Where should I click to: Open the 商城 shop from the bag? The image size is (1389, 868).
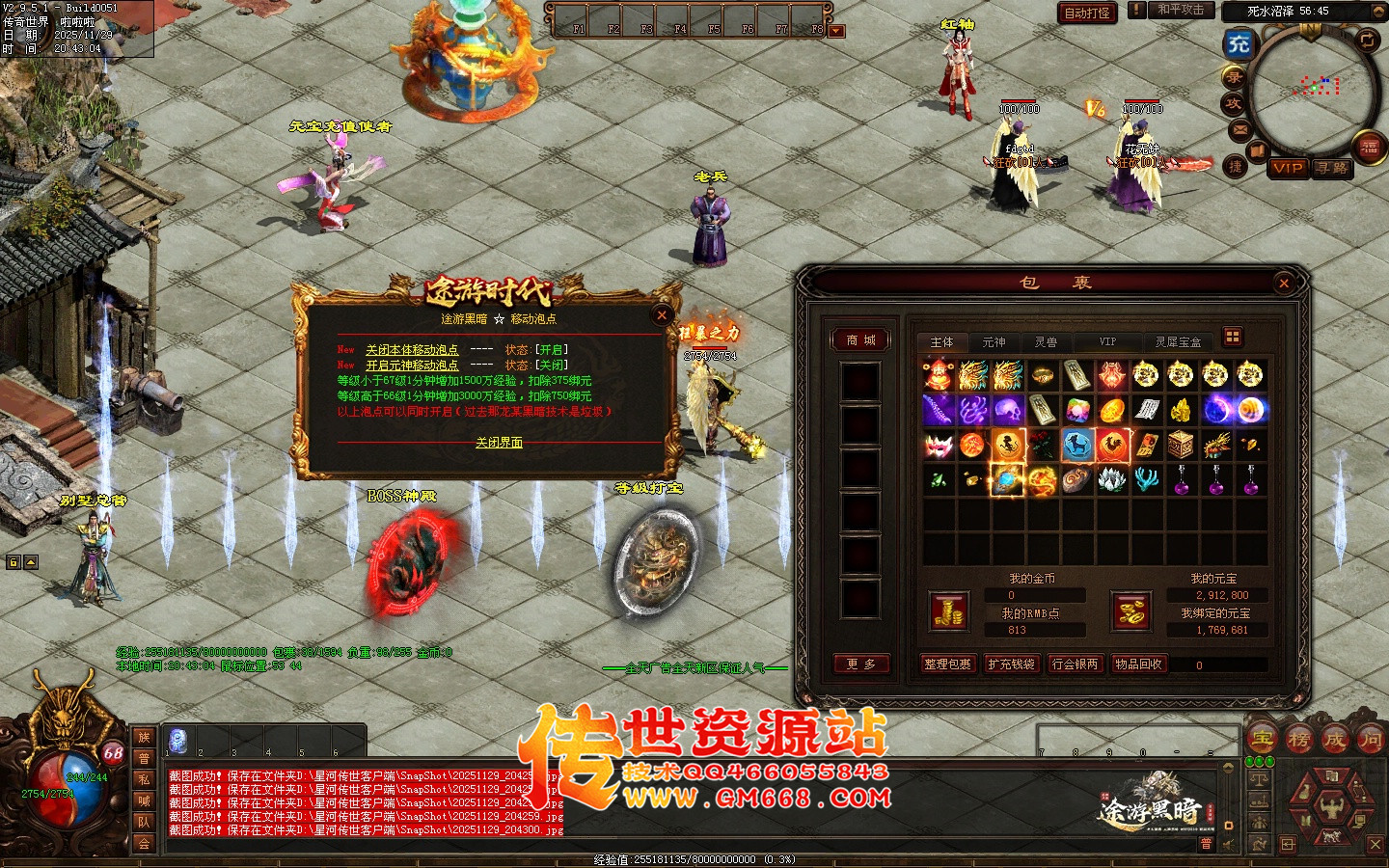[860, 340]
